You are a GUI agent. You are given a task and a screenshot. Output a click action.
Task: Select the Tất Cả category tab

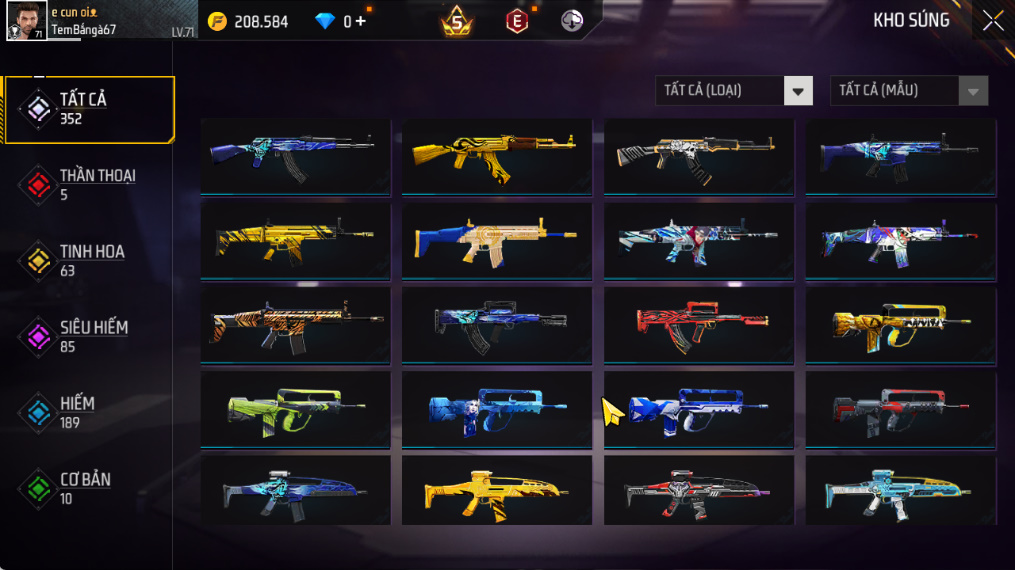coord(89,108)
